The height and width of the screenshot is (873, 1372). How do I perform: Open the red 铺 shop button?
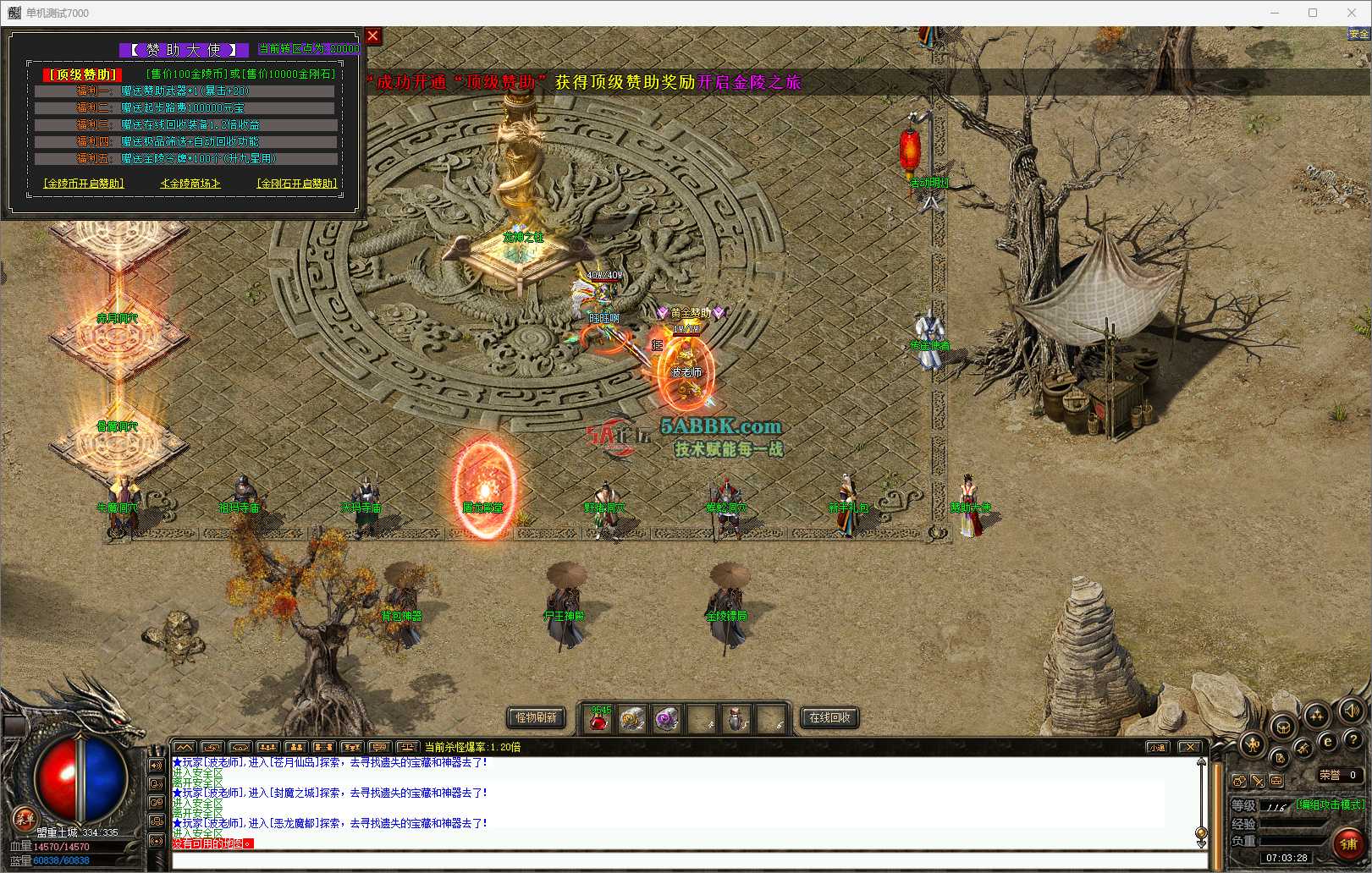pos(1348,843)
